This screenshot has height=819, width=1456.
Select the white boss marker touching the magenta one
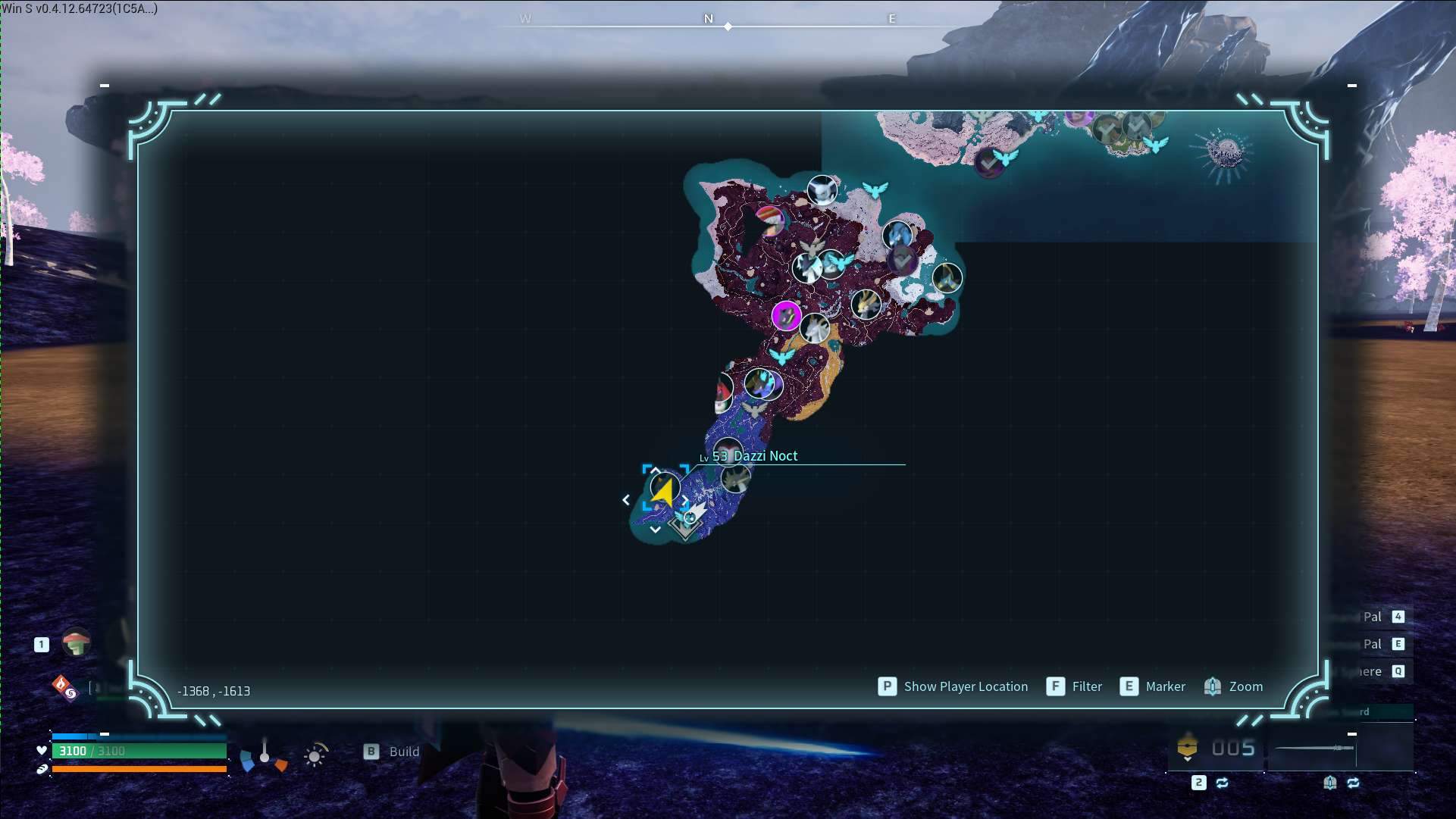pyautogui.click(x=815, y=329)
